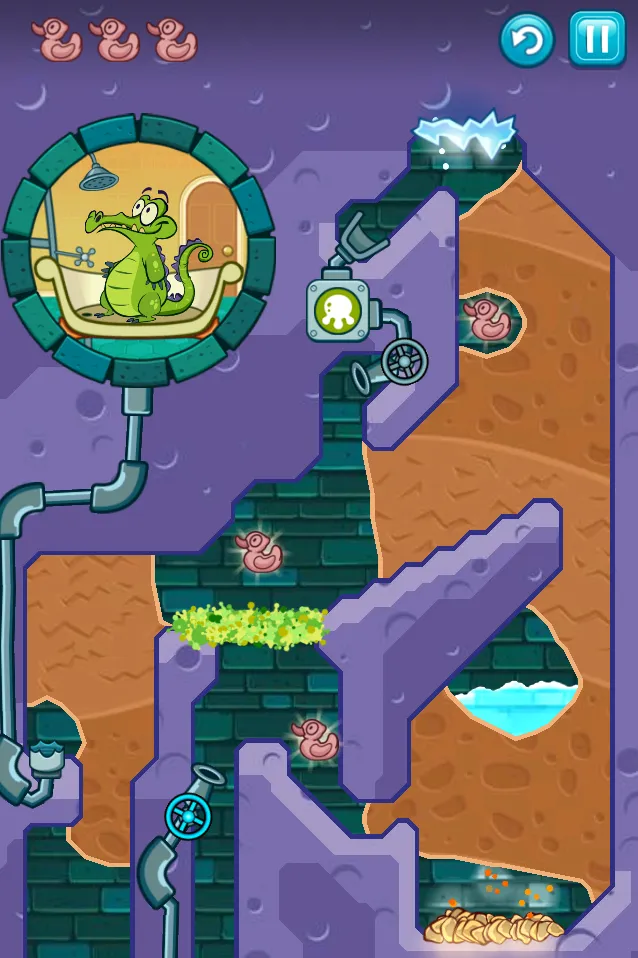The image size is (638, 958).
Task: Restart the level with the circular arrow button
Action: (527, 40)
